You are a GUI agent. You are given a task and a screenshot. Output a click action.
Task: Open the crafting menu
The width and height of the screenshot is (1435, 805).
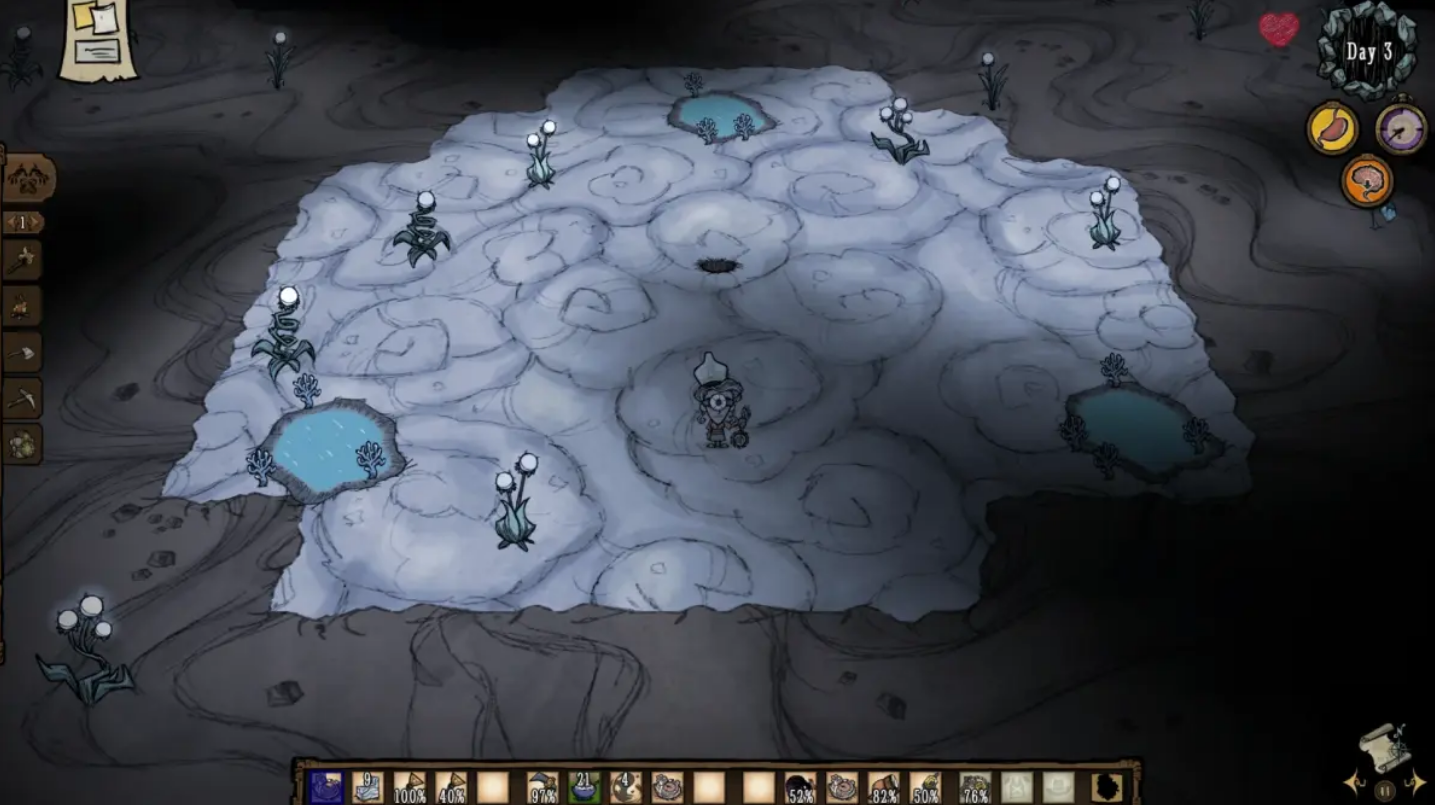tap(27, 180)
